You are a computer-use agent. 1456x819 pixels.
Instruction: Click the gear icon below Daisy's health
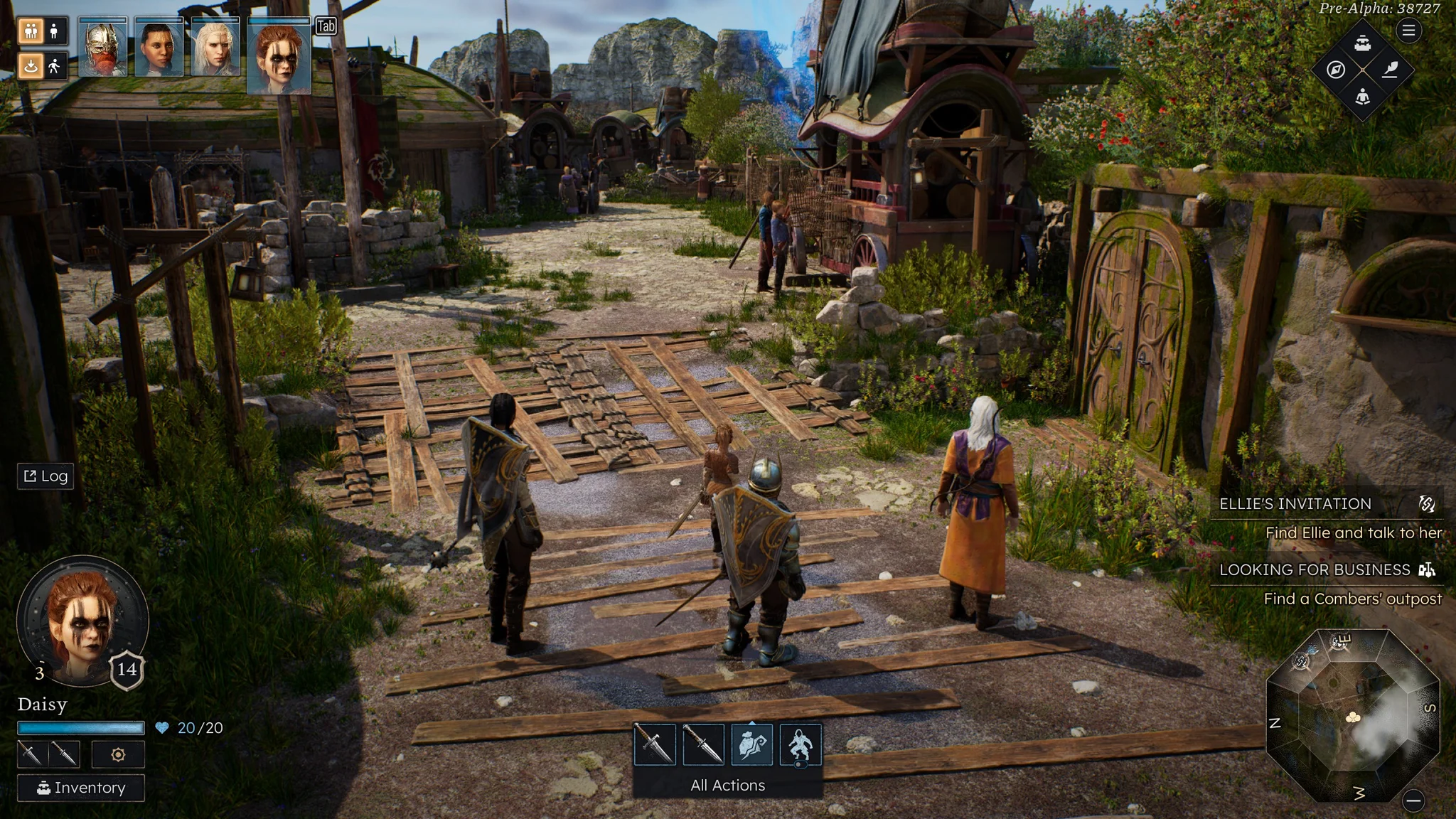pos(118,754)
